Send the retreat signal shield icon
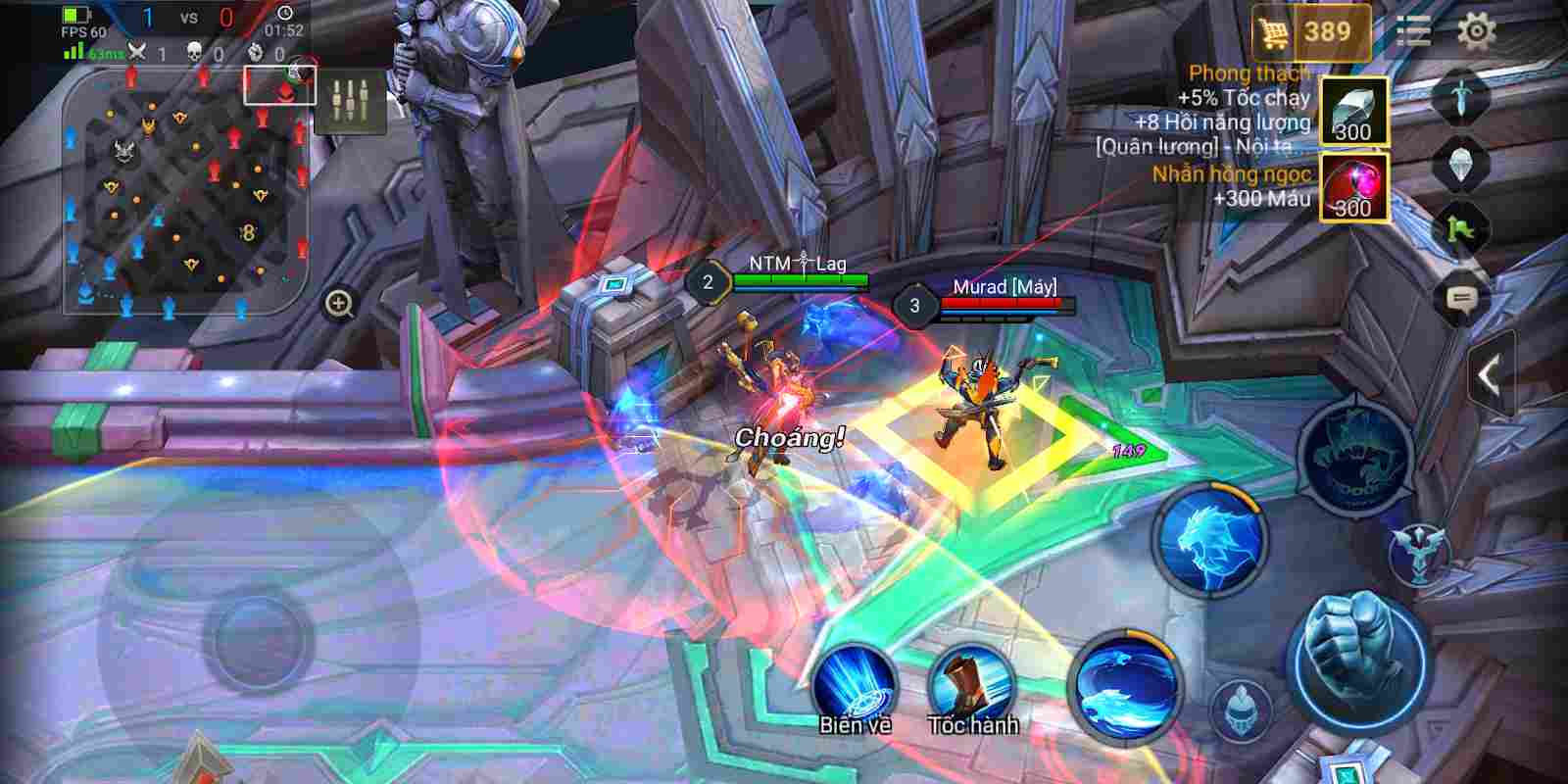1568x784 pixels. [1461, 163]
